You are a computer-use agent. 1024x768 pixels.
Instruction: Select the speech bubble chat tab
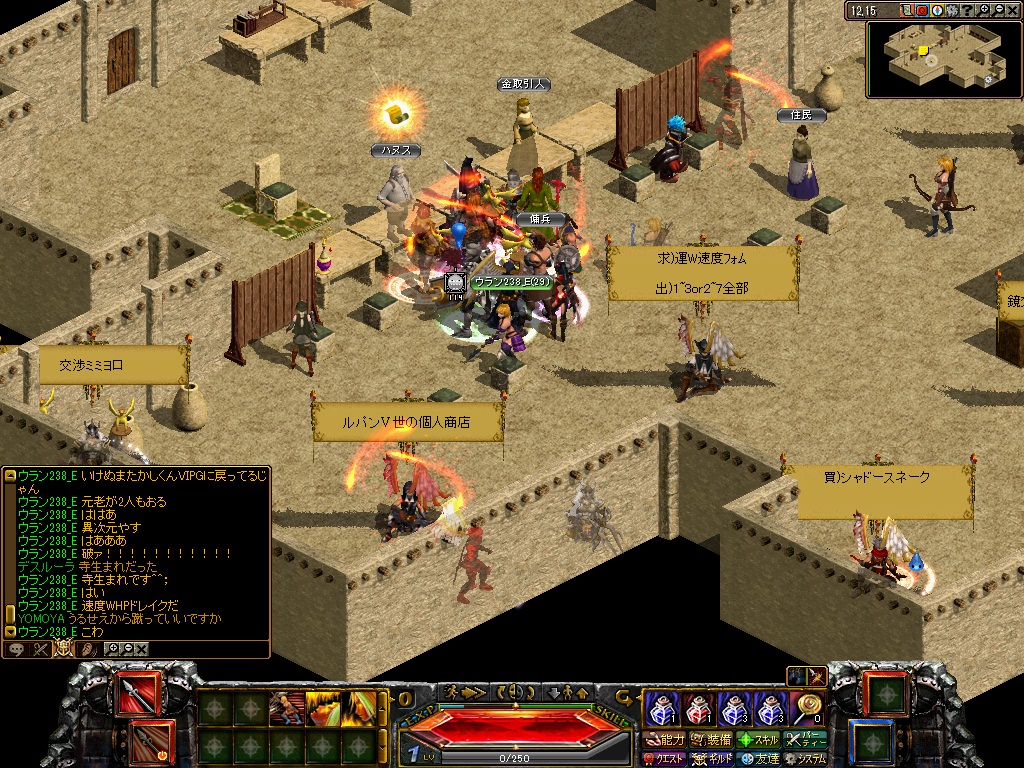click(16, 649)
